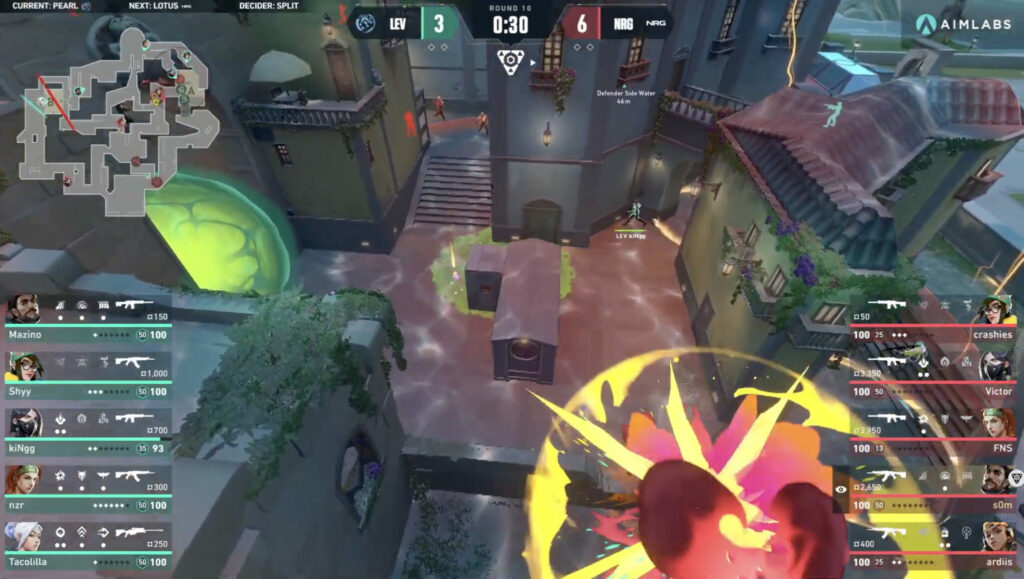Open the Aimlabs sponsor logo
The image size is (1024, 579).
[x=964, y=24]
